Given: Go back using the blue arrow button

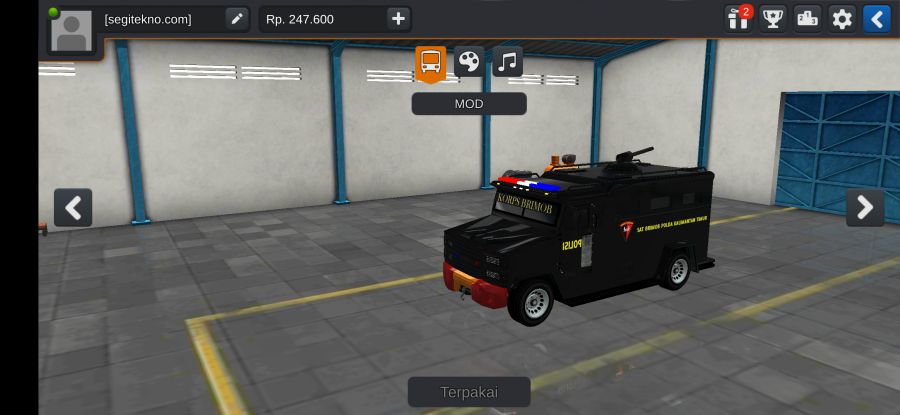Looking at the screenshot, I should coord(876,18).
